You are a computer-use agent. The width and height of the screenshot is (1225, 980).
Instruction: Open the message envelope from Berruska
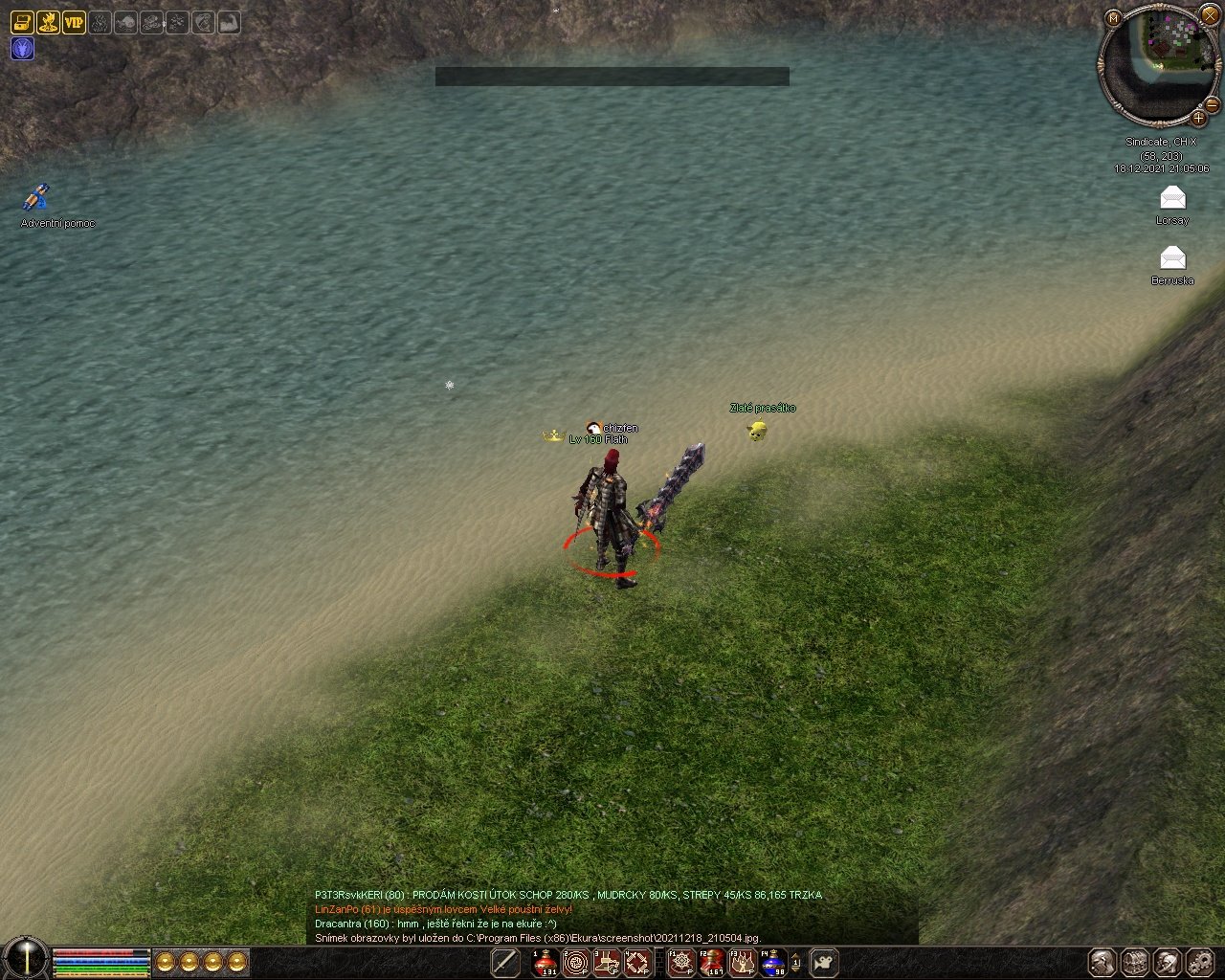point(1172,257)
